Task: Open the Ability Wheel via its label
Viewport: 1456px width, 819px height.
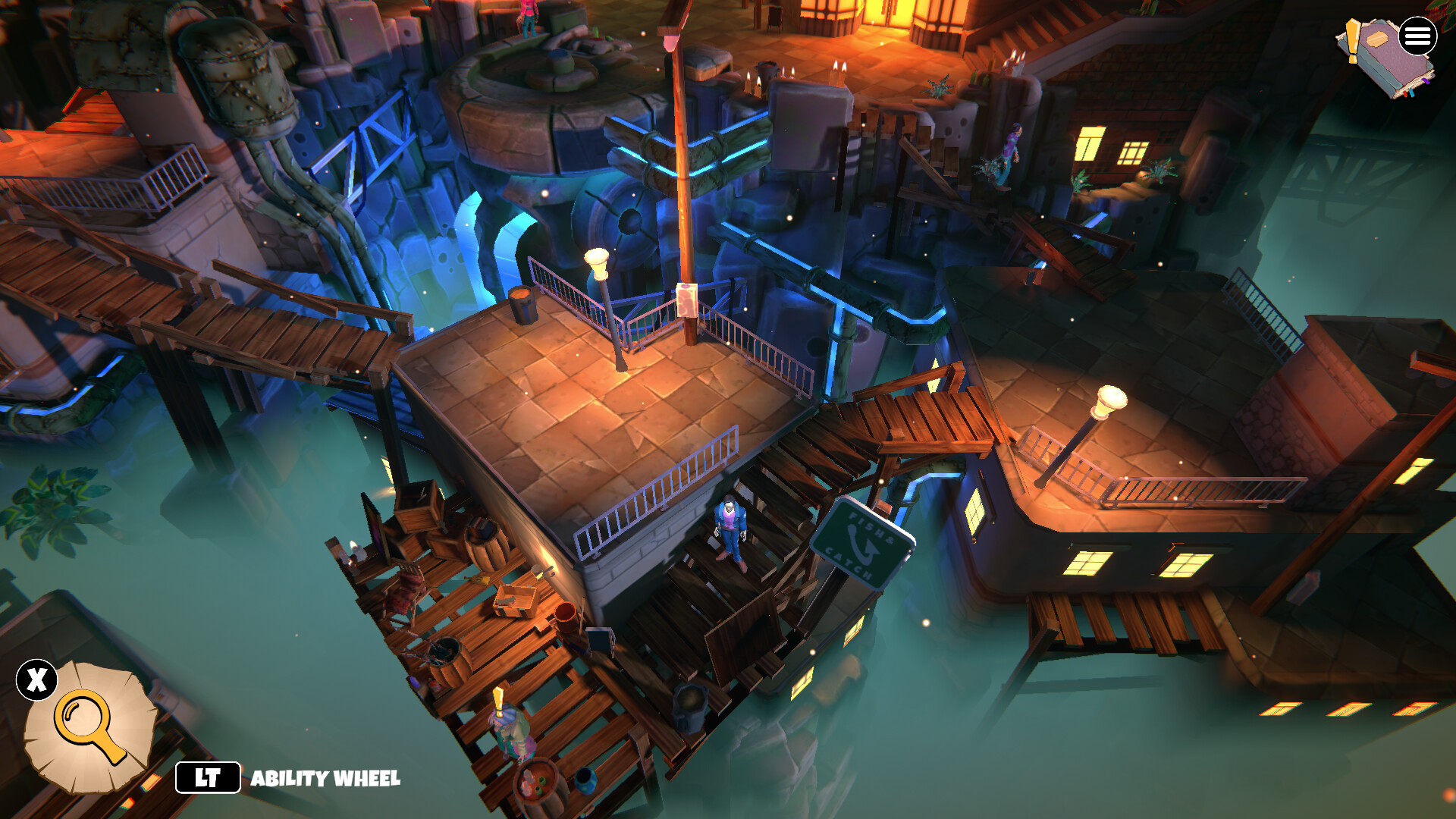Action: [326, 777]
